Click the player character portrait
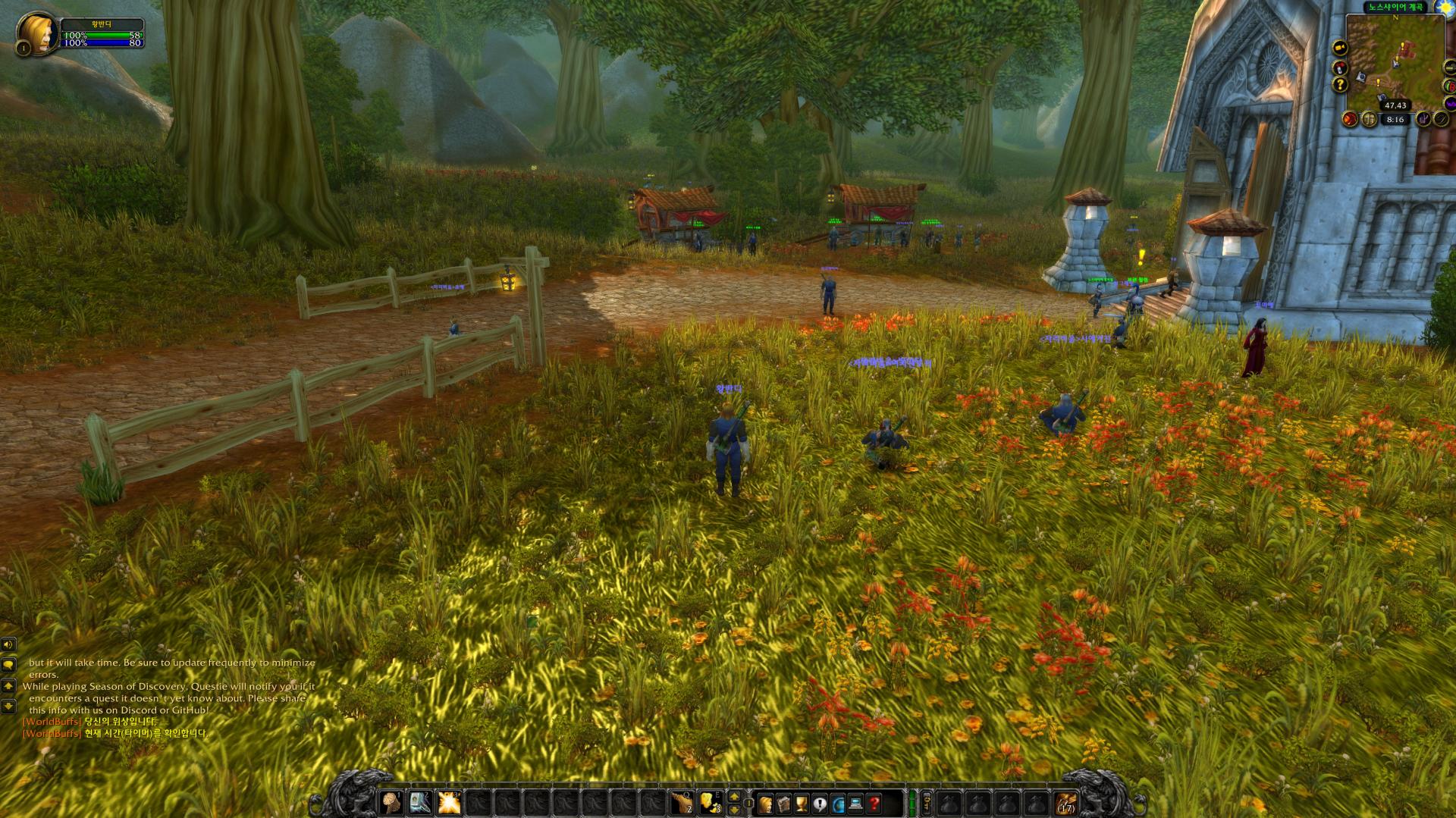The height and width of the screenshot is (818, 1456). 38,34
